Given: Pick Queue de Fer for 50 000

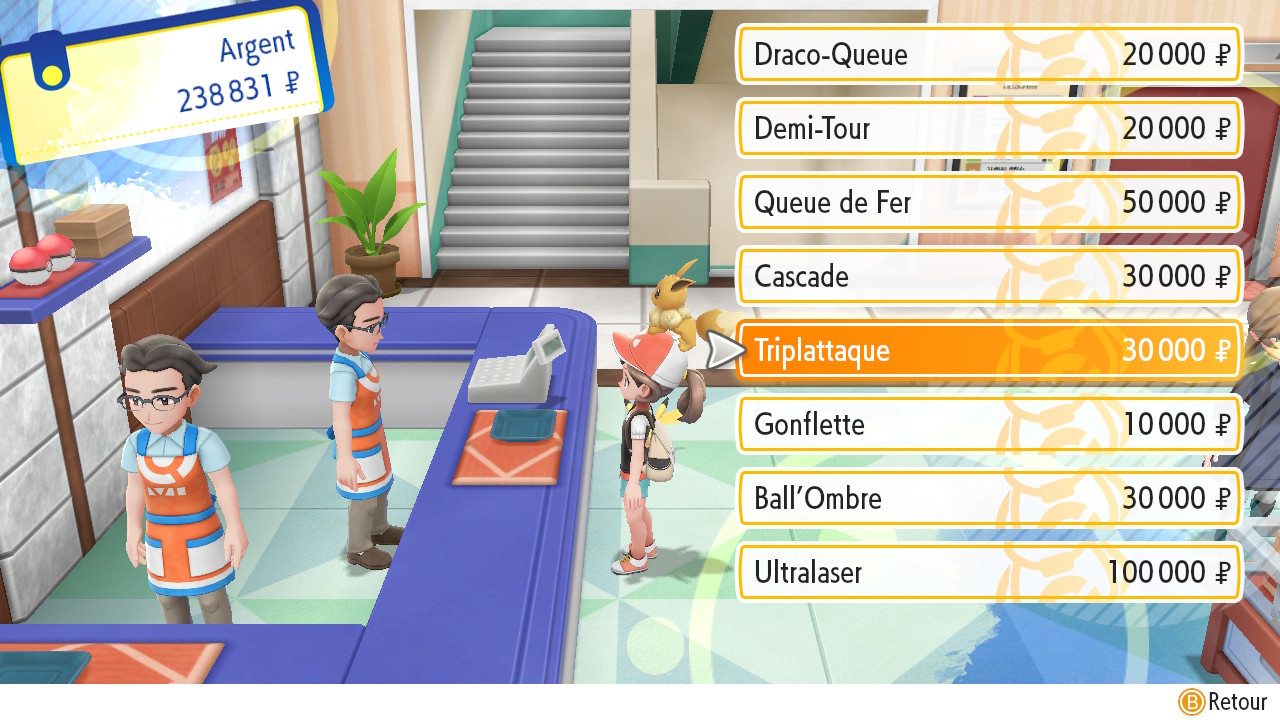Looking at the screenshot, I should pyautogui.click(x=988, y=202).
